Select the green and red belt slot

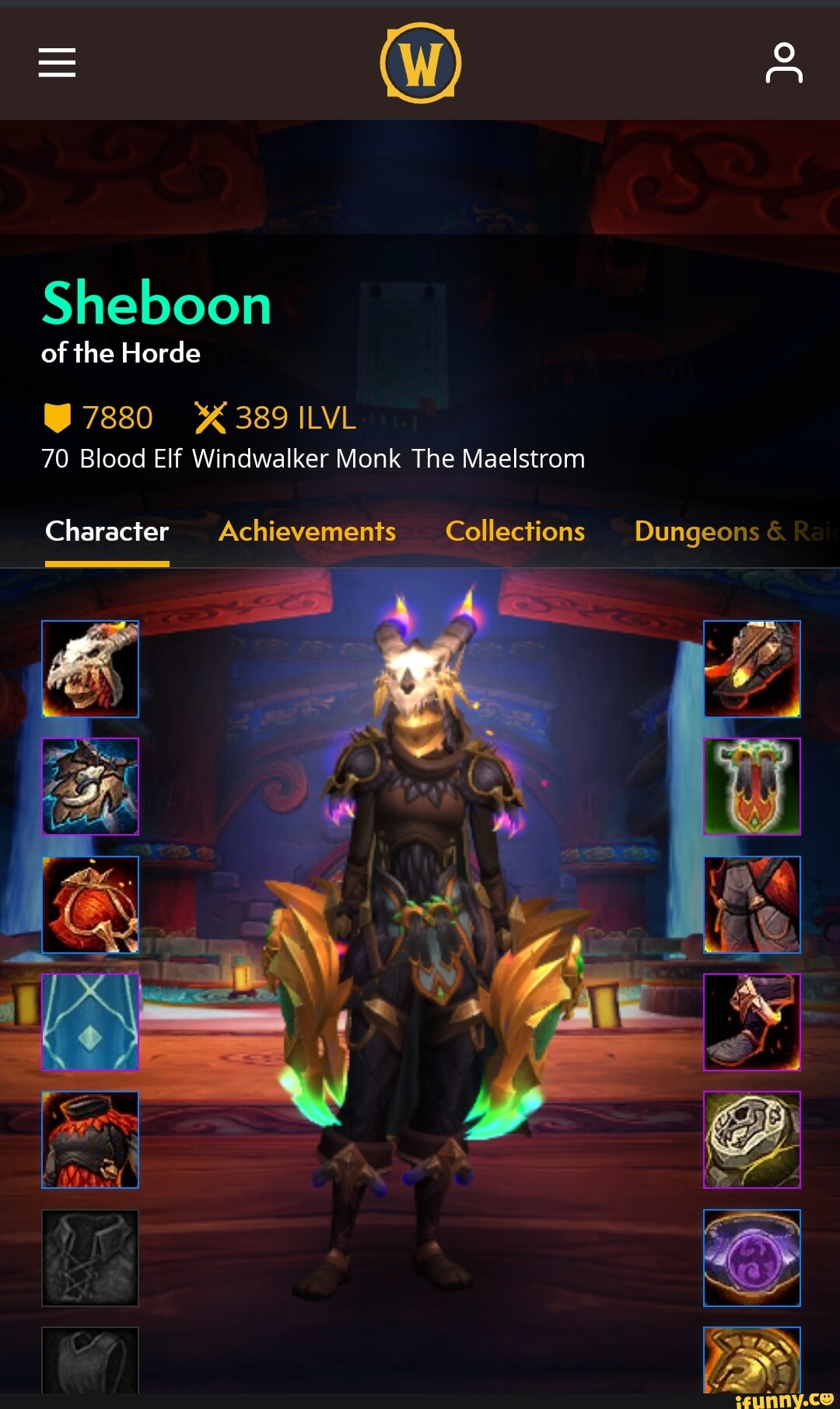(752, 787)
